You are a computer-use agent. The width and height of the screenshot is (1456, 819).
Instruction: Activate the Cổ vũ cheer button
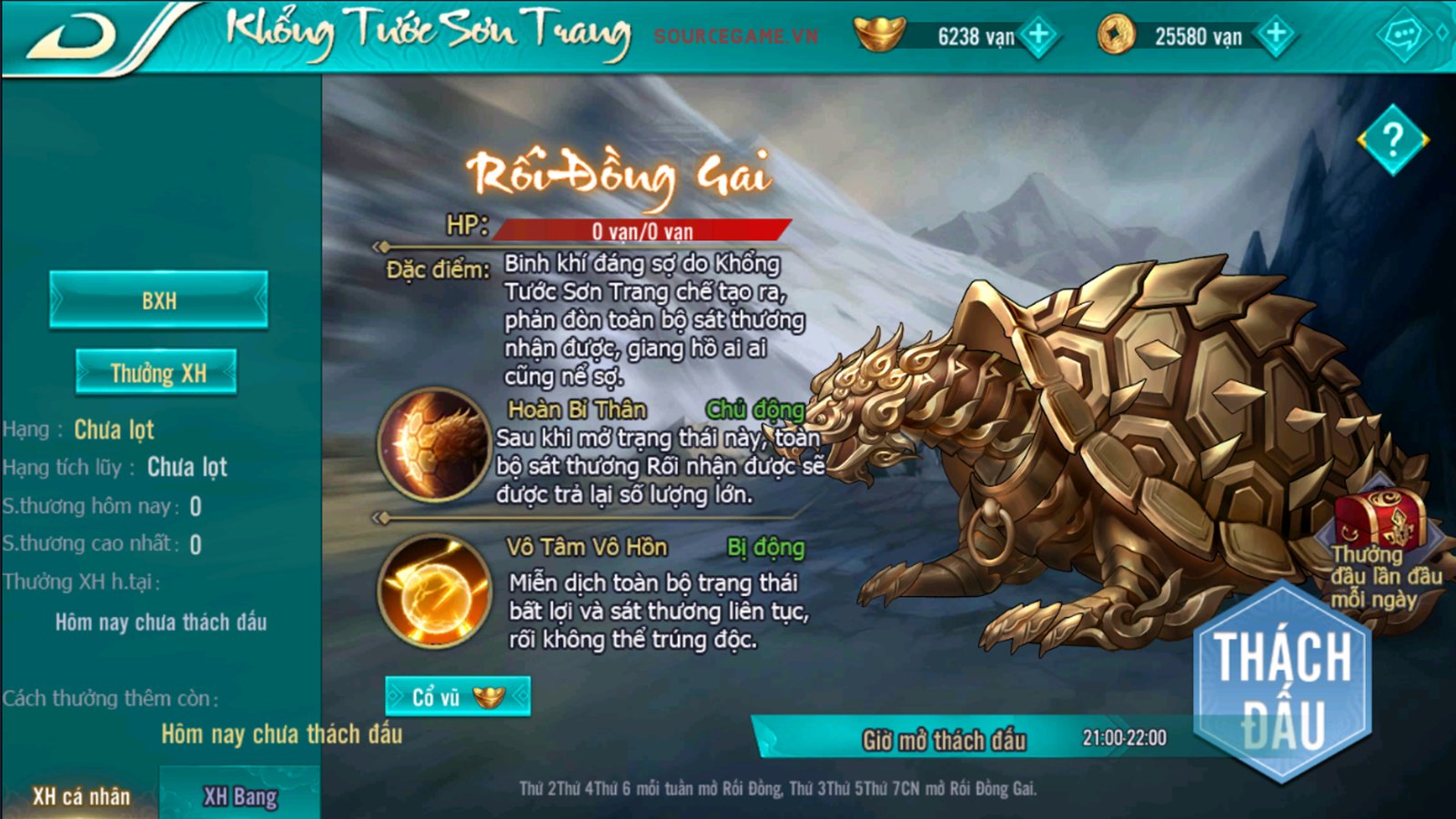pos(457,697)
